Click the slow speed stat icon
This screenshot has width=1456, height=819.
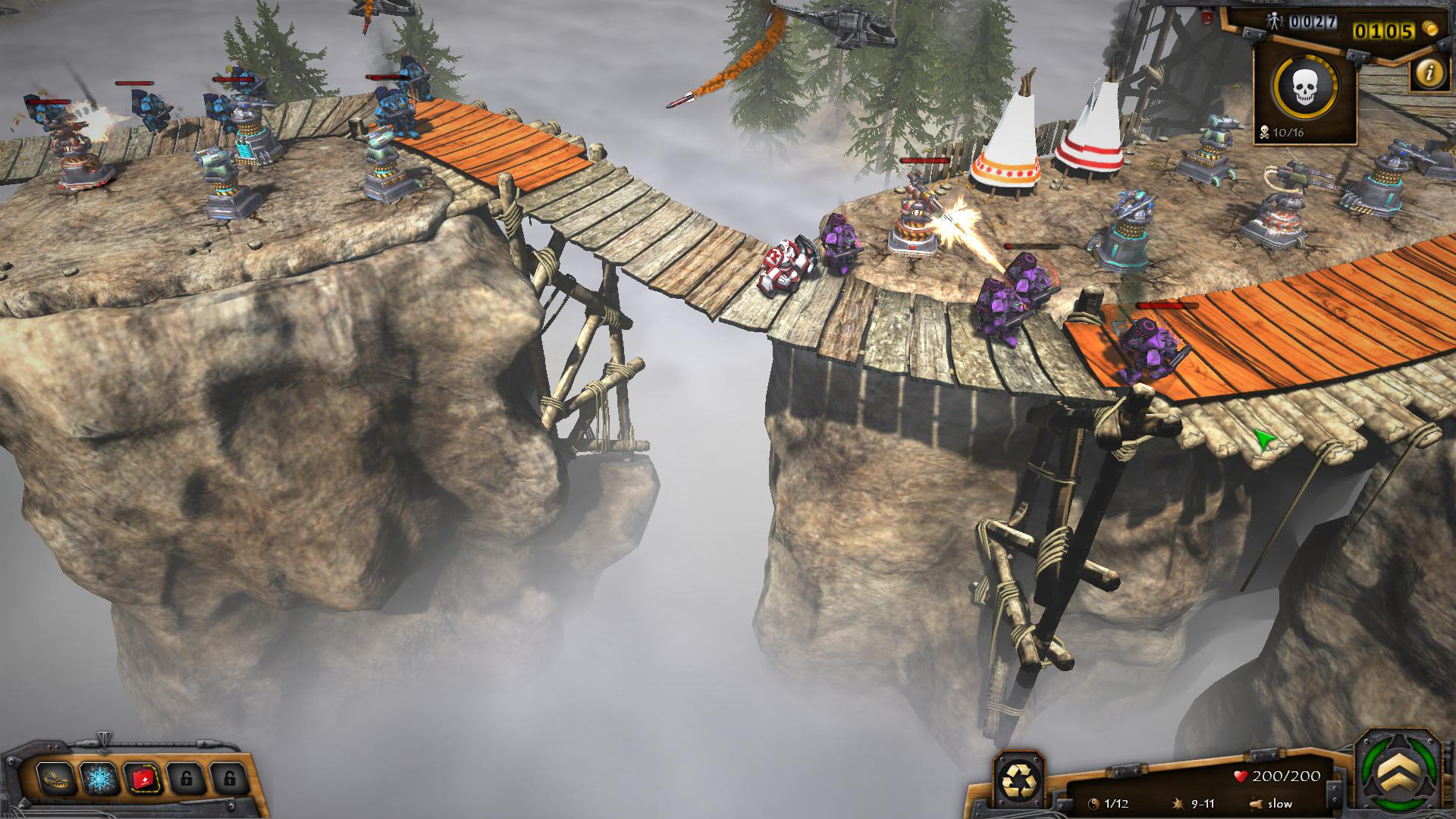click(x=1256, y=804)
